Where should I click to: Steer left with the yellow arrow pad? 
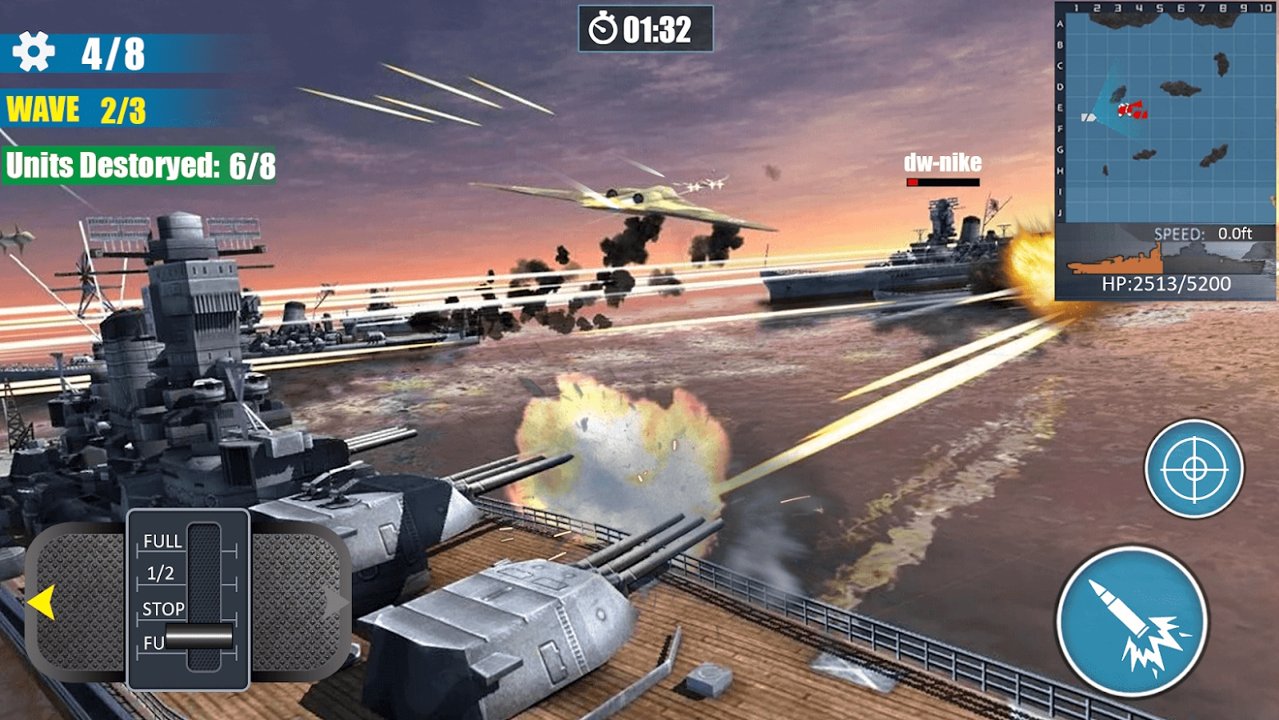72,601
